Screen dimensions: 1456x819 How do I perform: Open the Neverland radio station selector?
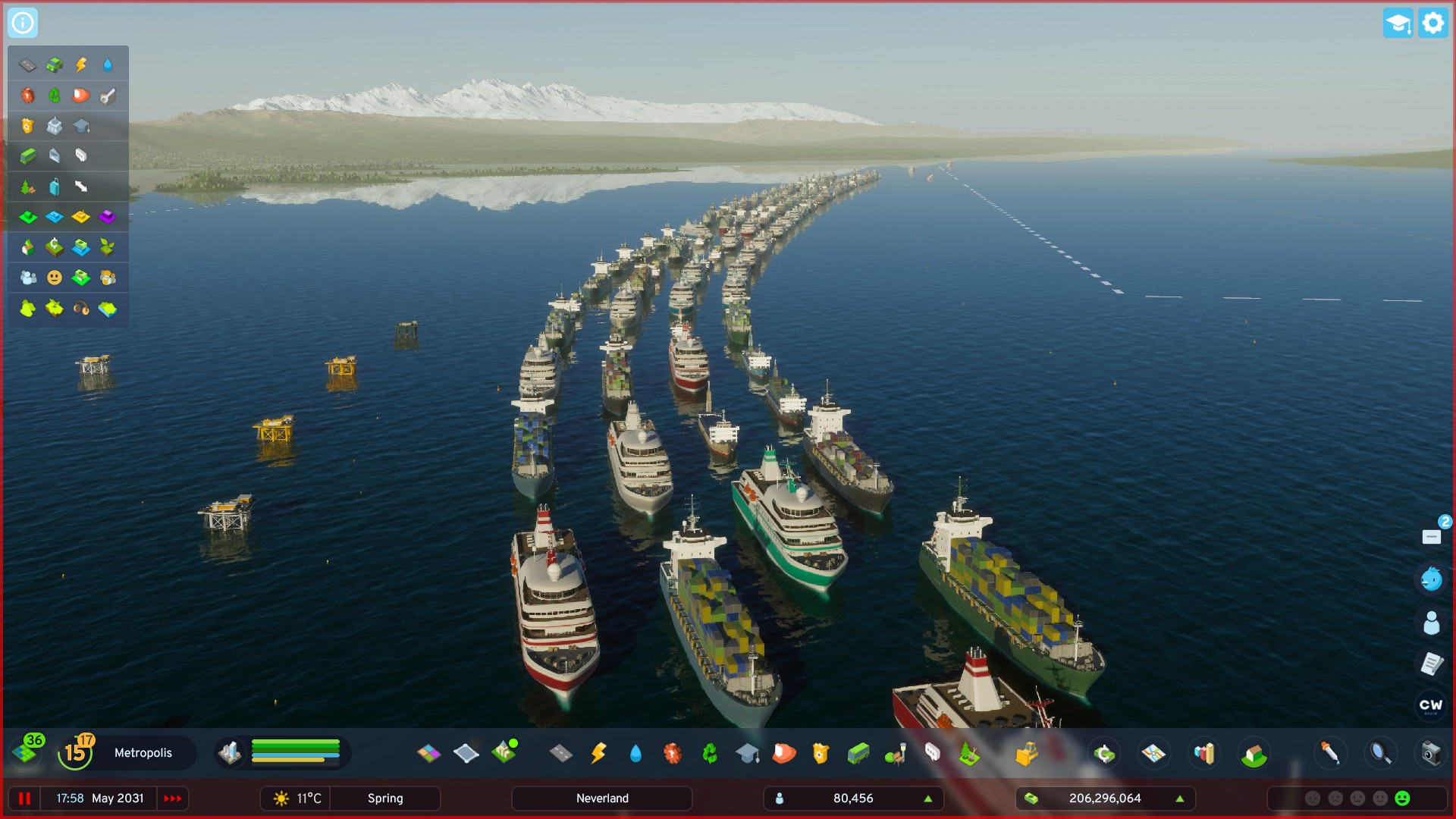click(x=601, y=798)
